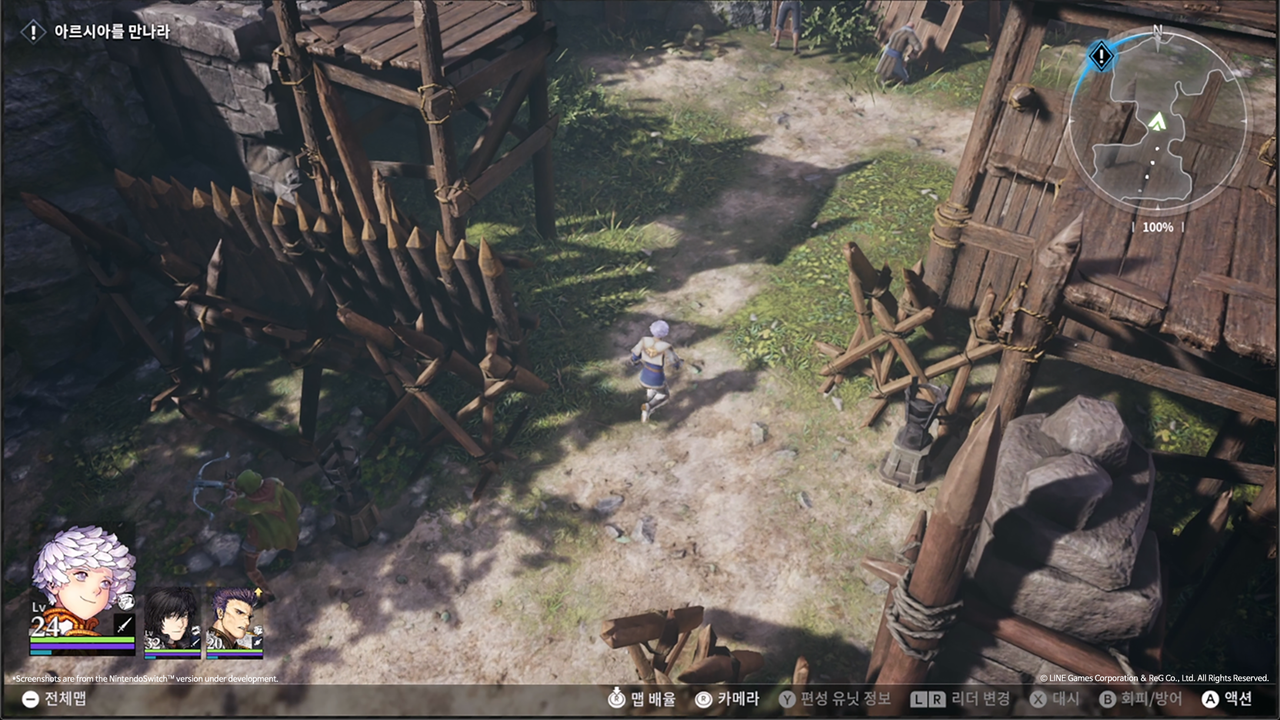
Task: Click the circular minimap
Action: tap(1157, 121)
